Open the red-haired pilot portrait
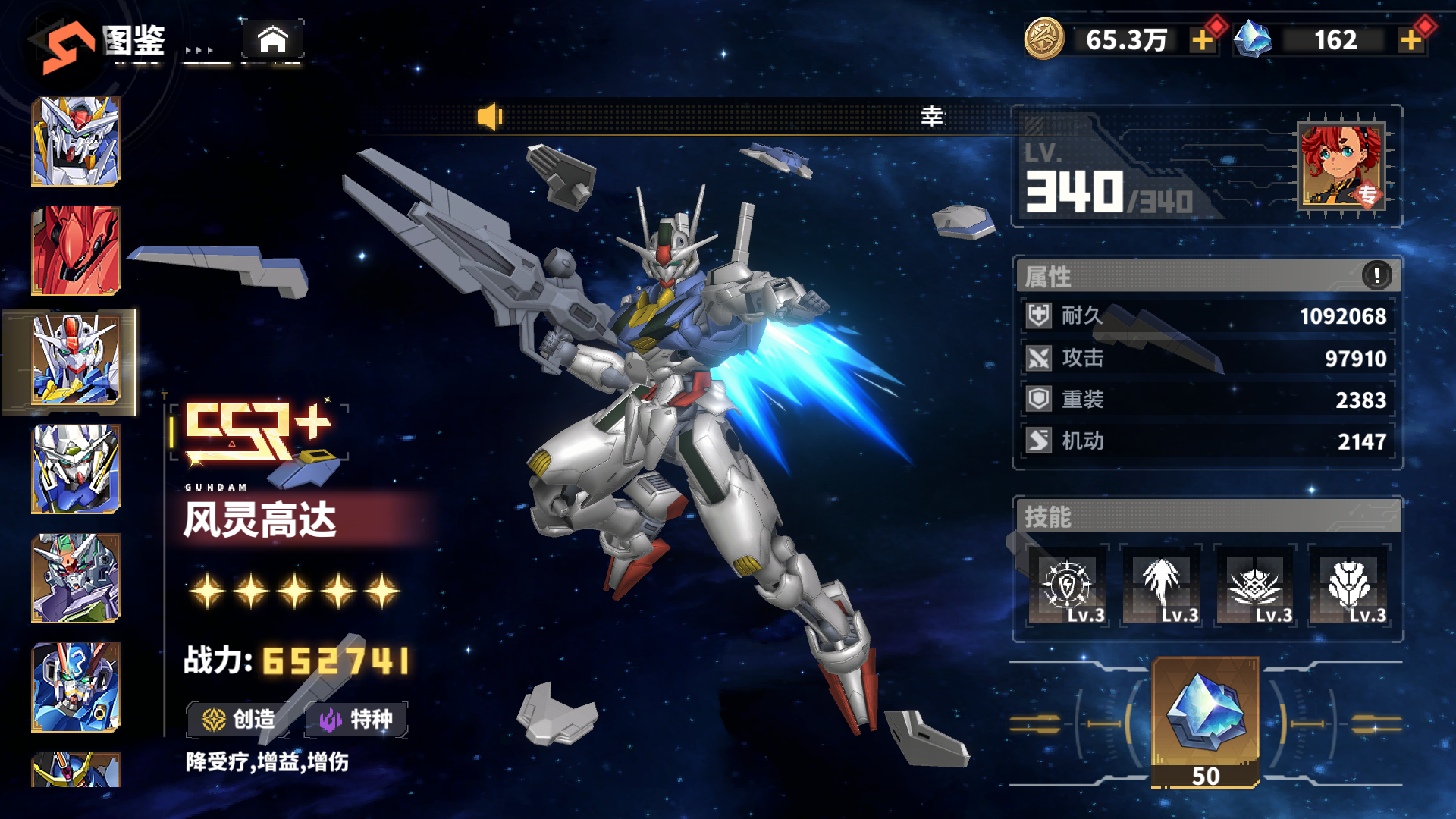 click(1341, 165)
